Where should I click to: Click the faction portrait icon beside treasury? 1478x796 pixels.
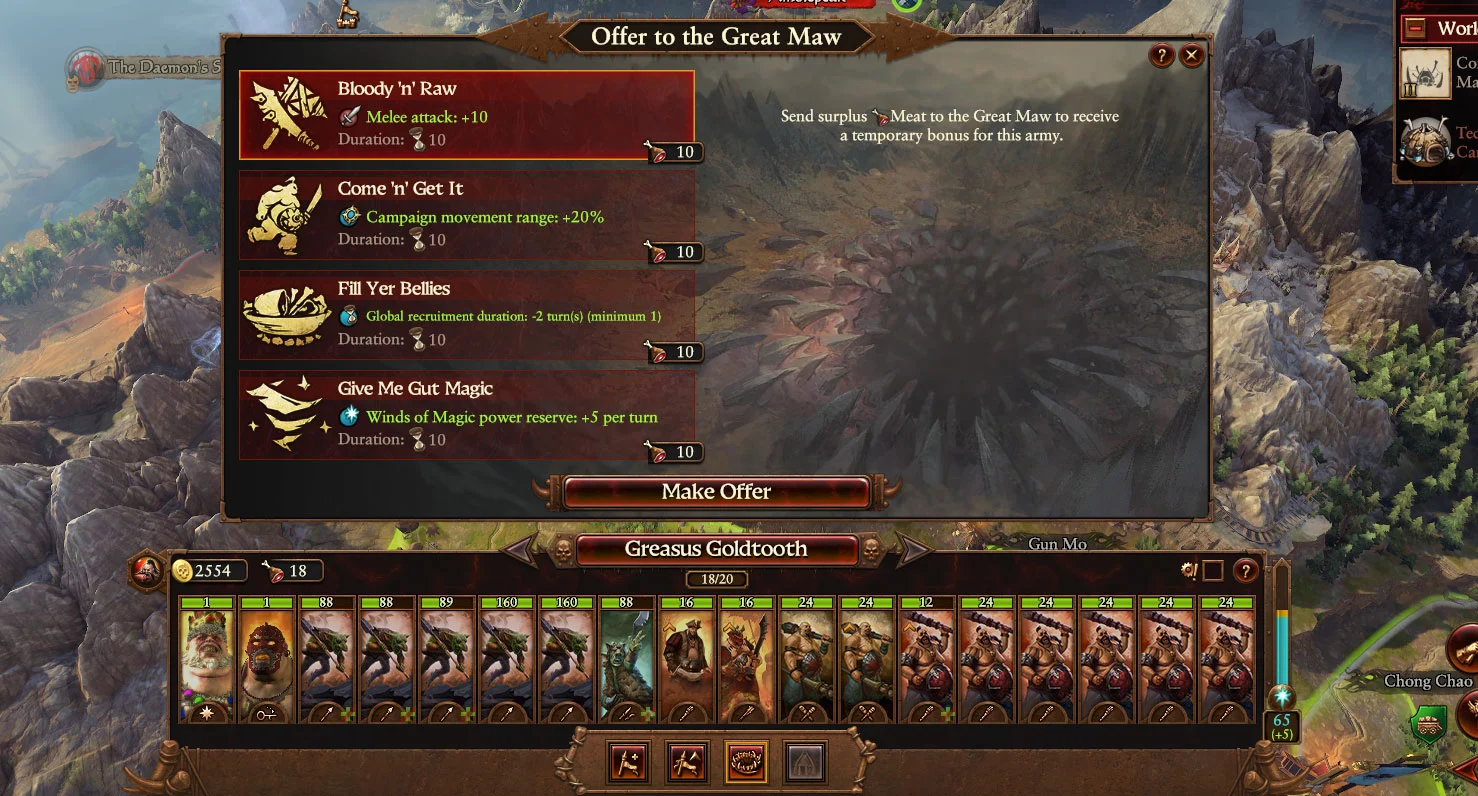148,571
